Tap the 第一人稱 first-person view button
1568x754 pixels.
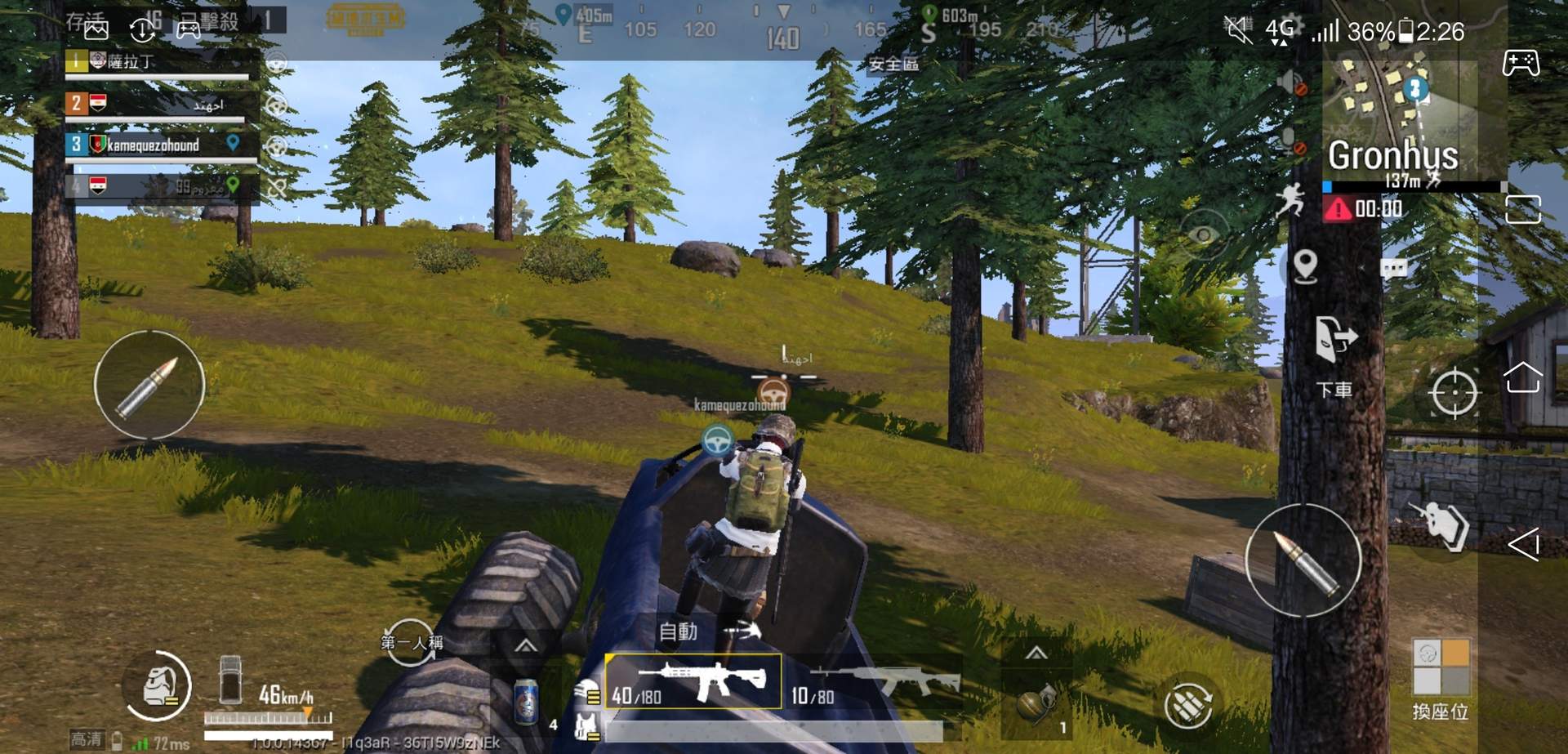click(x=412, y=644)
